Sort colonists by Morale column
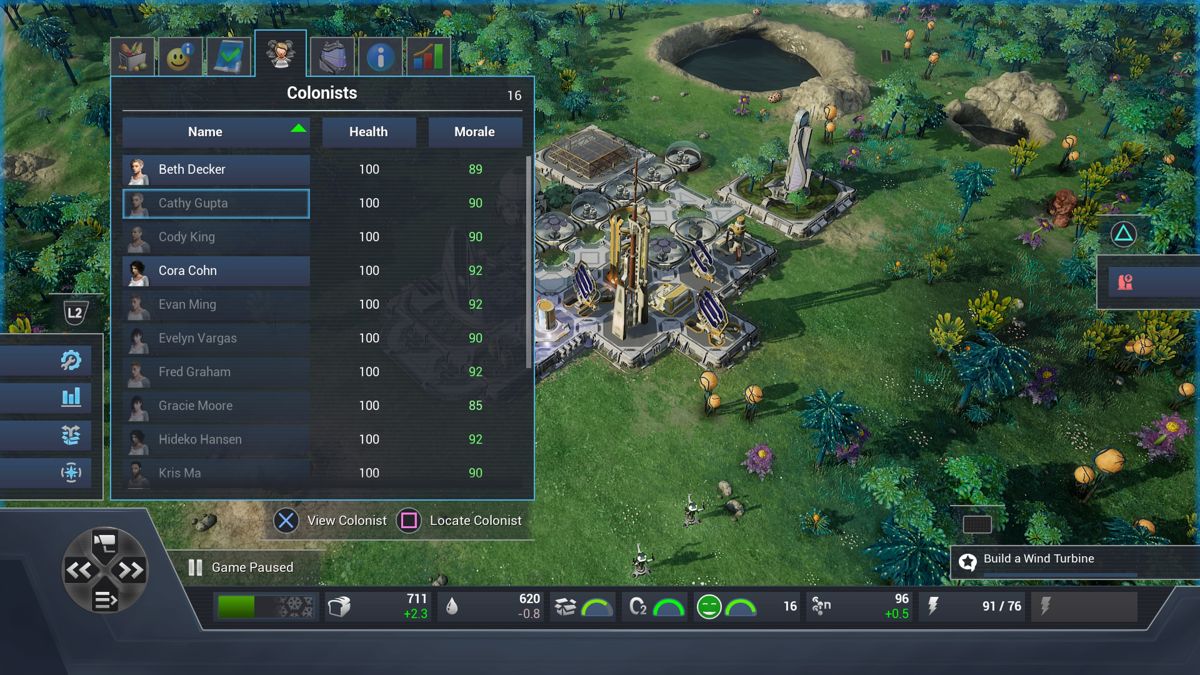1200x675 pixels. (475, 132)
